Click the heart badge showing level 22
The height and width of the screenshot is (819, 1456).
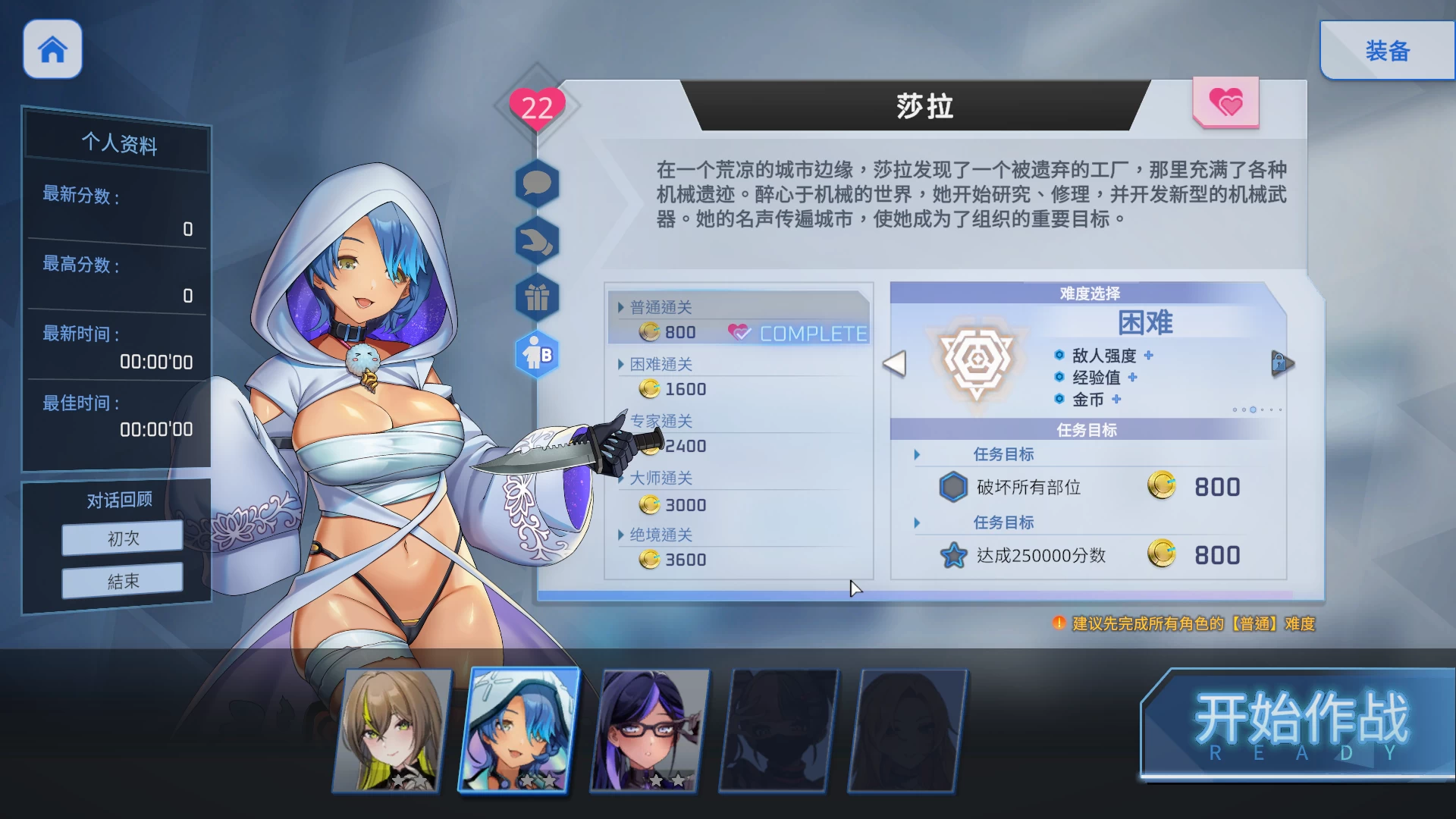click(x=537, y=108)
